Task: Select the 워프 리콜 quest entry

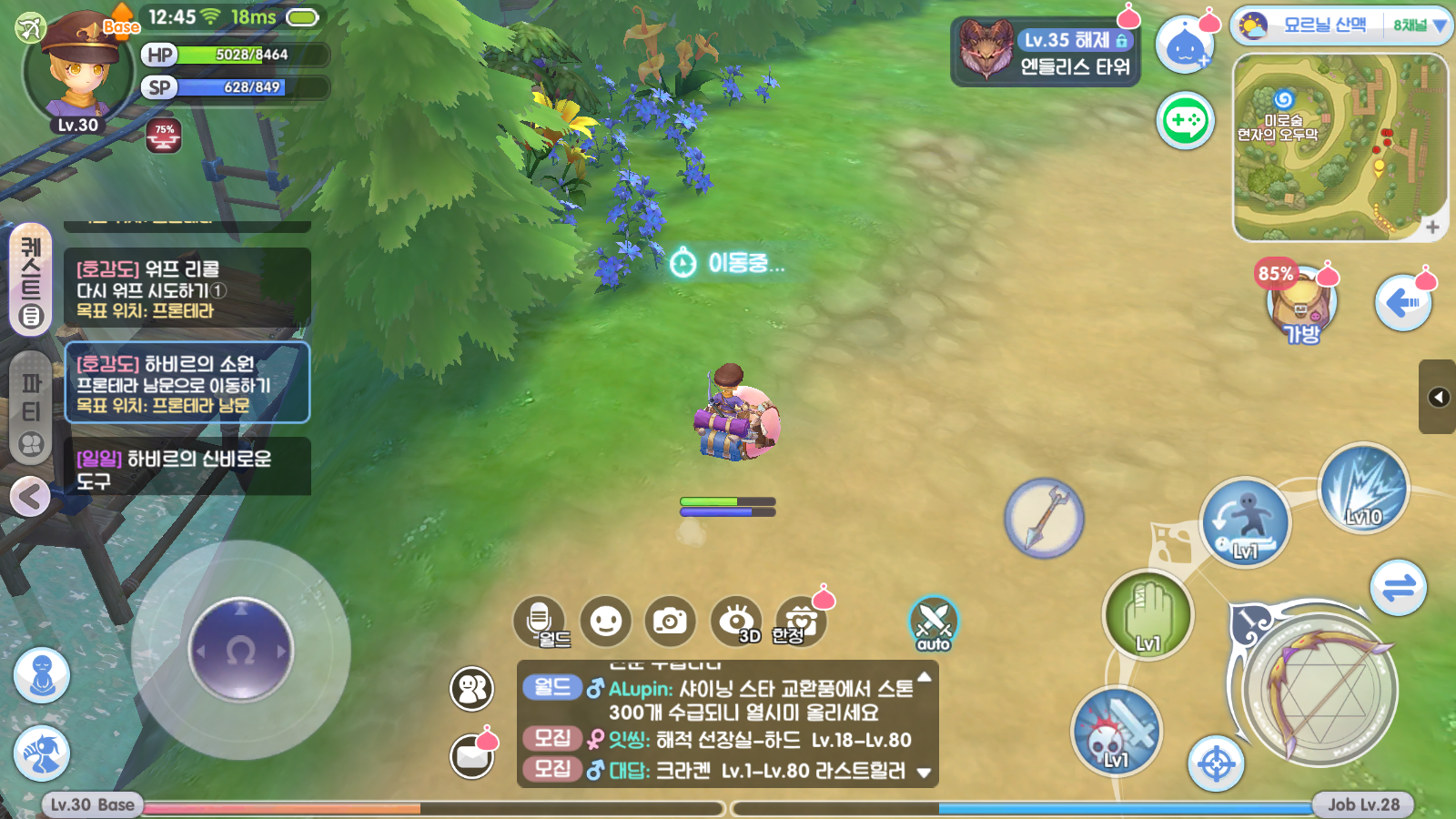Action: click(187, 288)
